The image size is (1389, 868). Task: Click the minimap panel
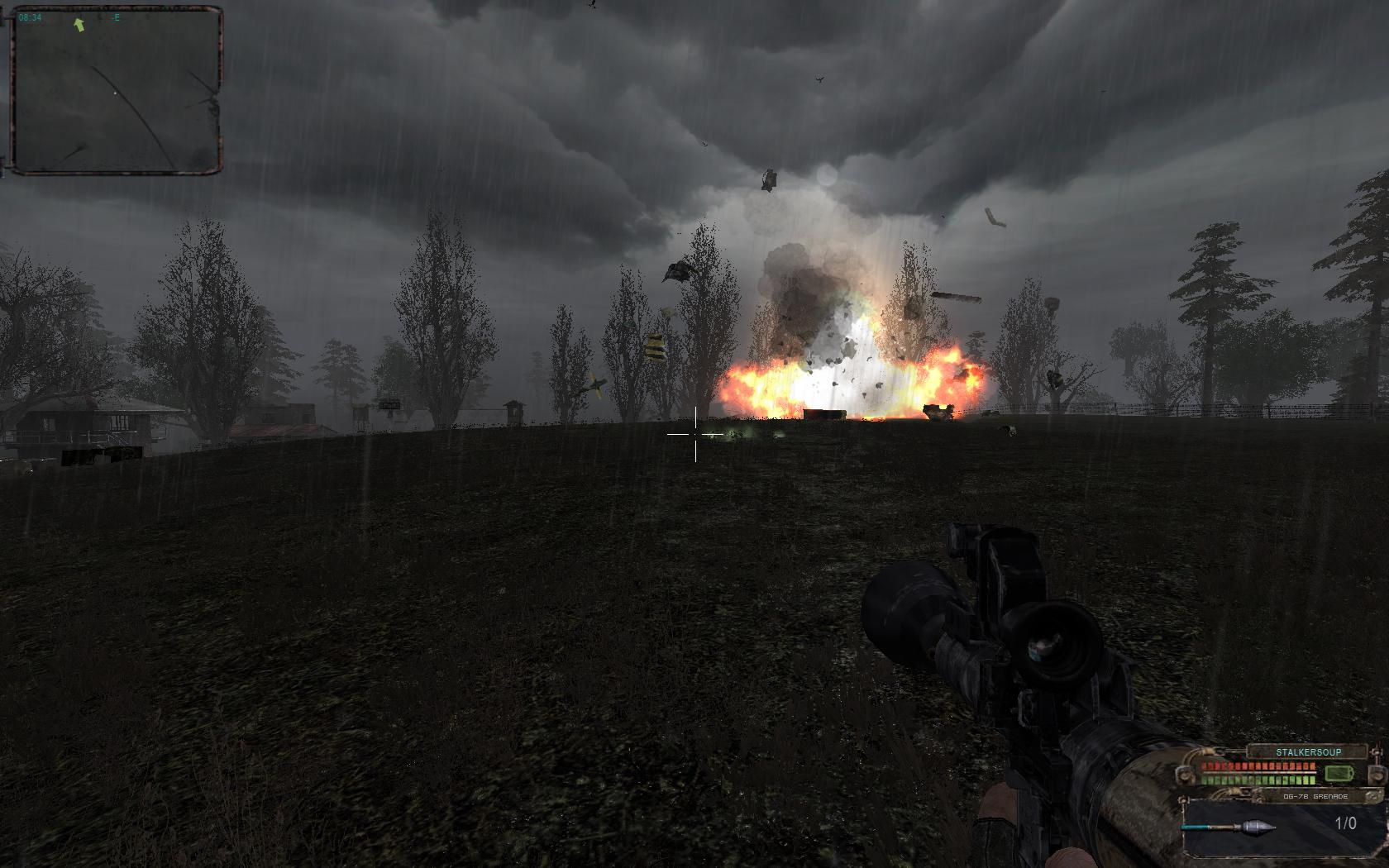coord(116,91)
